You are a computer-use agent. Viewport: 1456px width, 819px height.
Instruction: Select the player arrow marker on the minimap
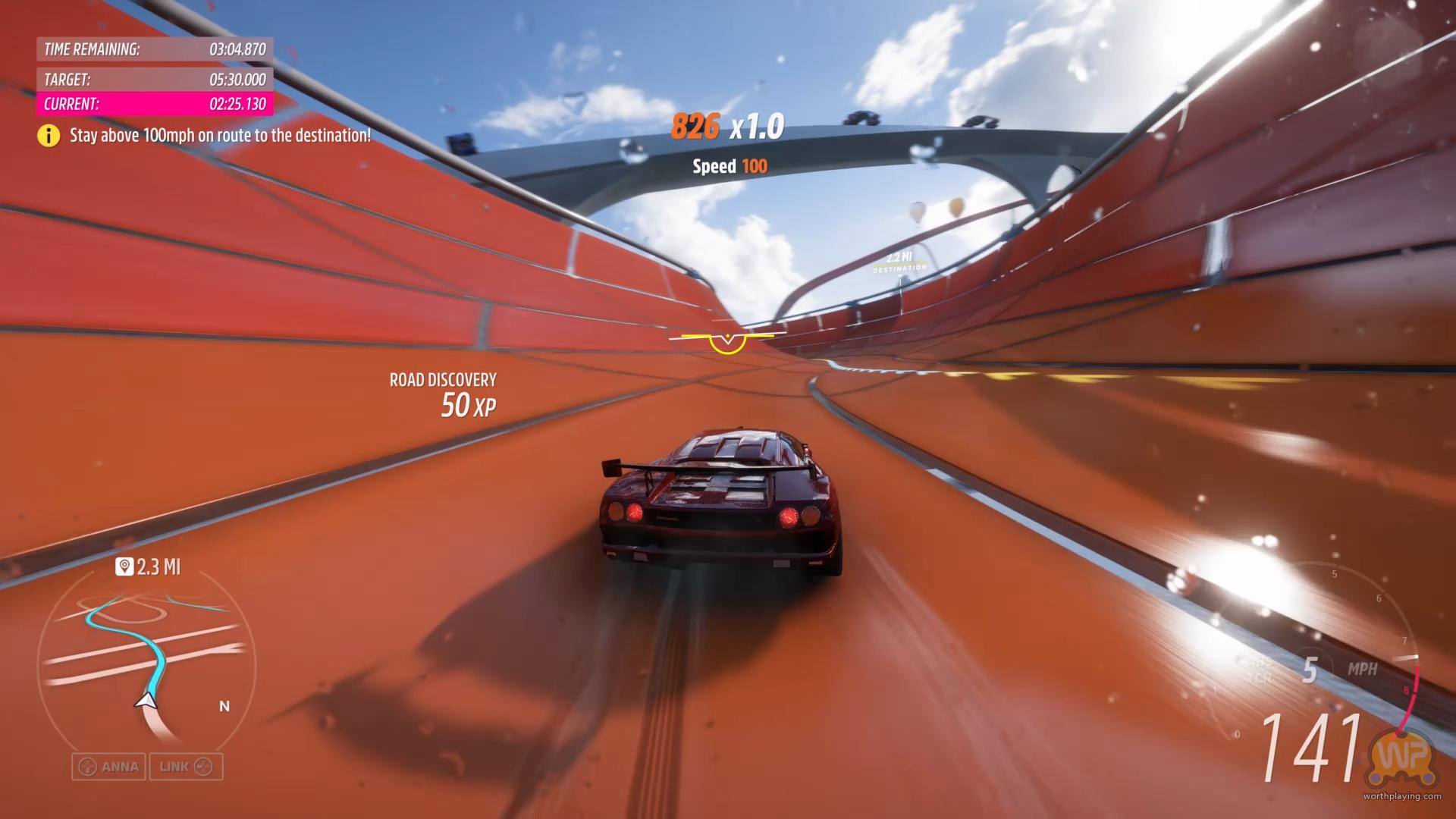pos(146,701)
